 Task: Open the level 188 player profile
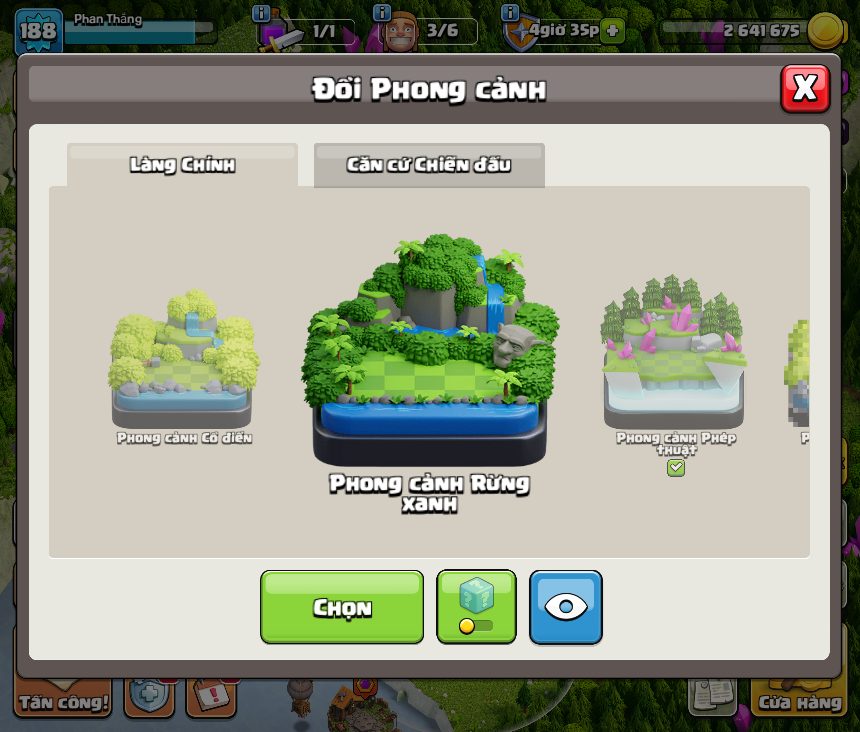click(x=38, y=30)
